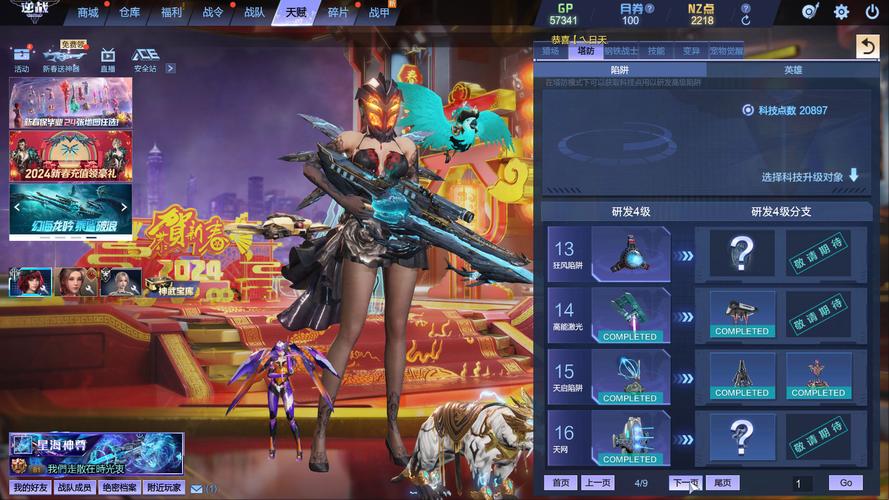Screen dimensions: 889x500
Task: Jump to the 尾页 last page
Action: (x=722, y=483)
